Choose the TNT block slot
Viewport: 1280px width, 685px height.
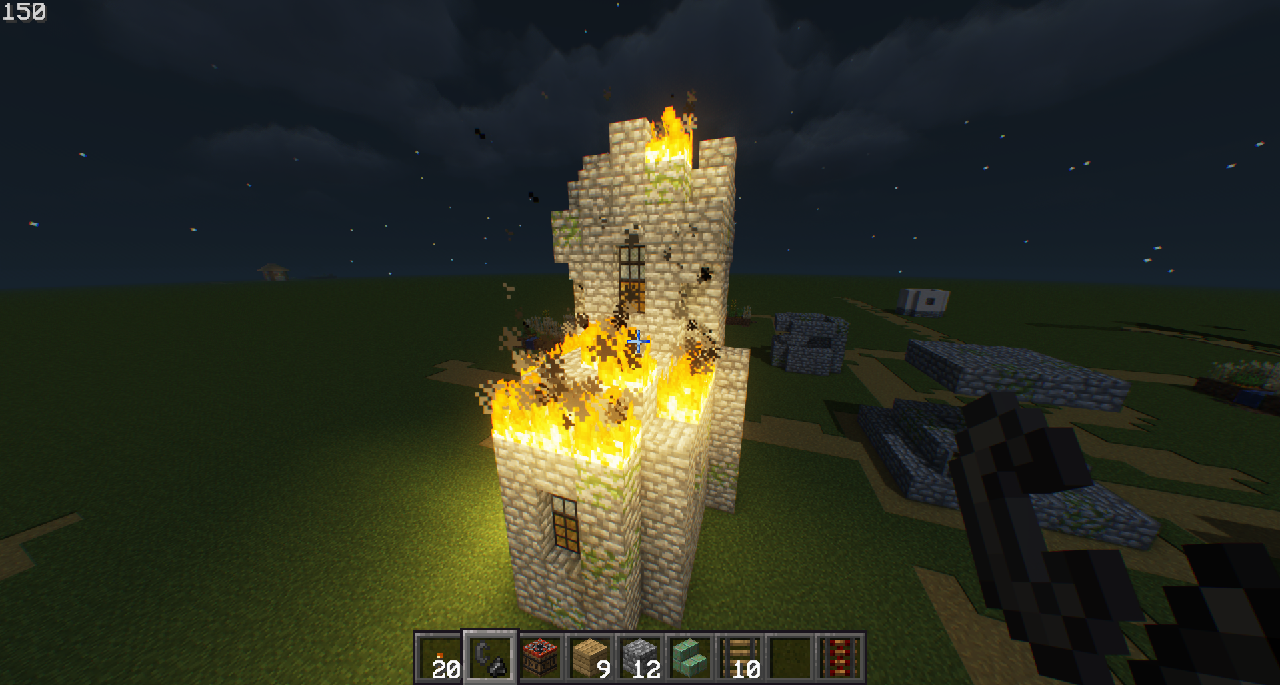(540, 657)
